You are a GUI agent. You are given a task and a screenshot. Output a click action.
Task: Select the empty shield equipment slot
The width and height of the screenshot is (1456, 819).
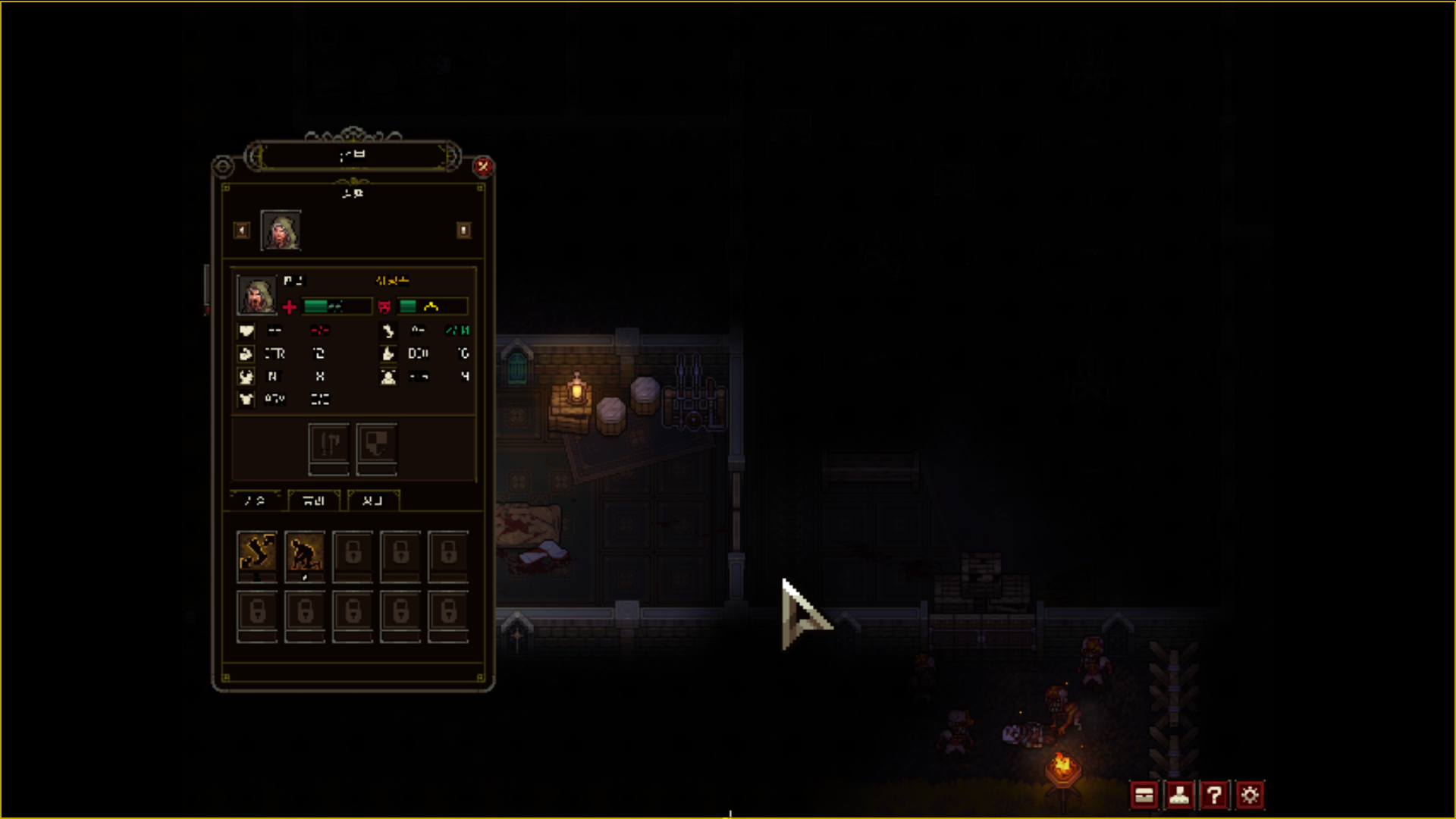click(377, 445)
